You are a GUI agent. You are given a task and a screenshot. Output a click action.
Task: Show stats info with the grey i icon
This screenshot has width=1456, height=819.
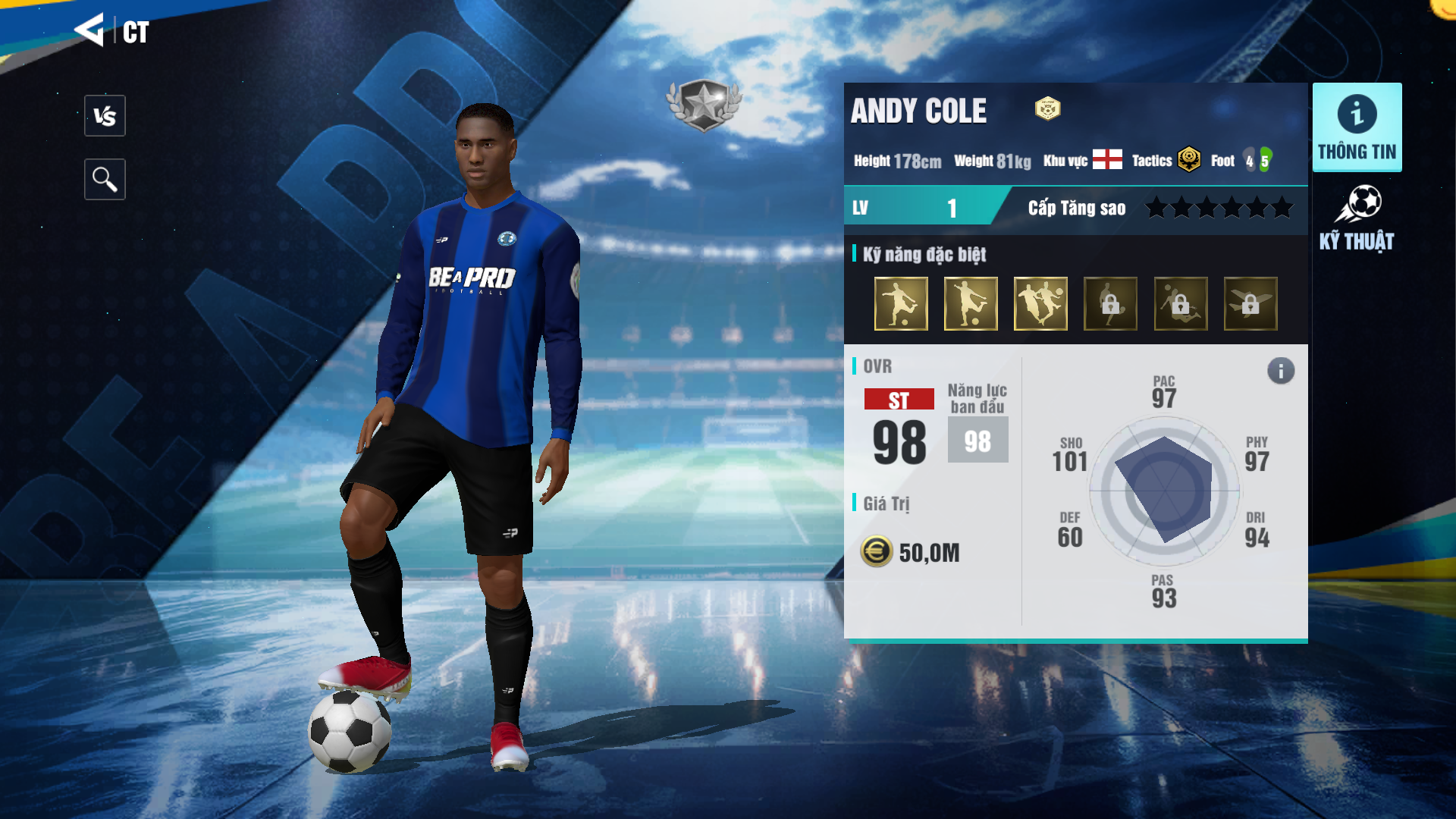click(1281, 371)
